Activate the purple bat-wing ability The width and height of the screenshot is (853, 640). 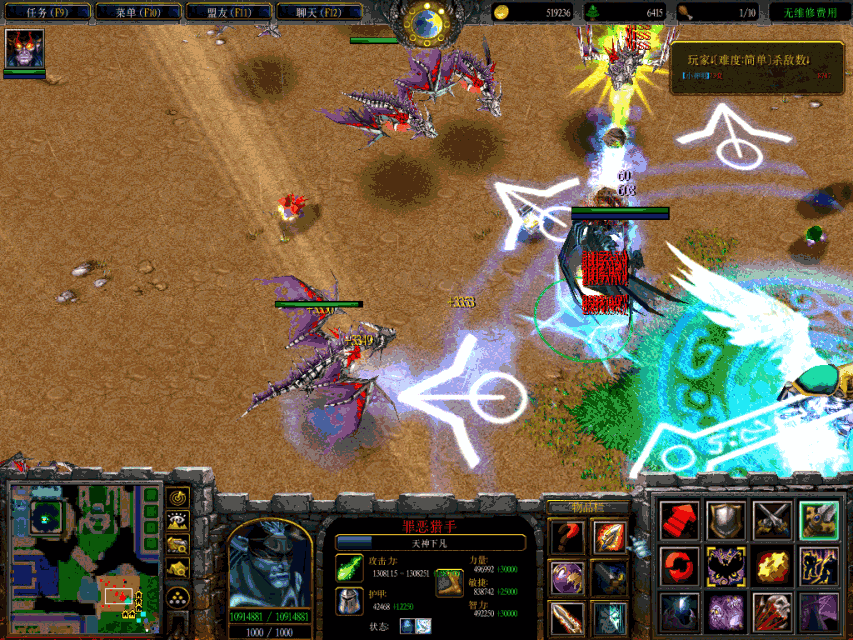click(725, 566)
